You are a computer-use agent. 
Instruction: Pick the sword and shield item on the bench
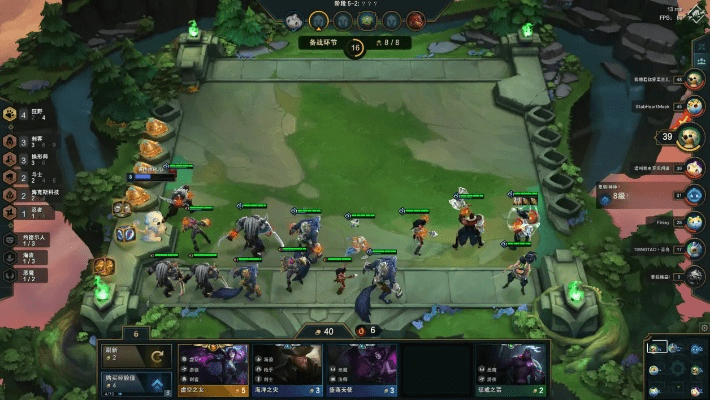pyautogui.click(x=126, y=234)
